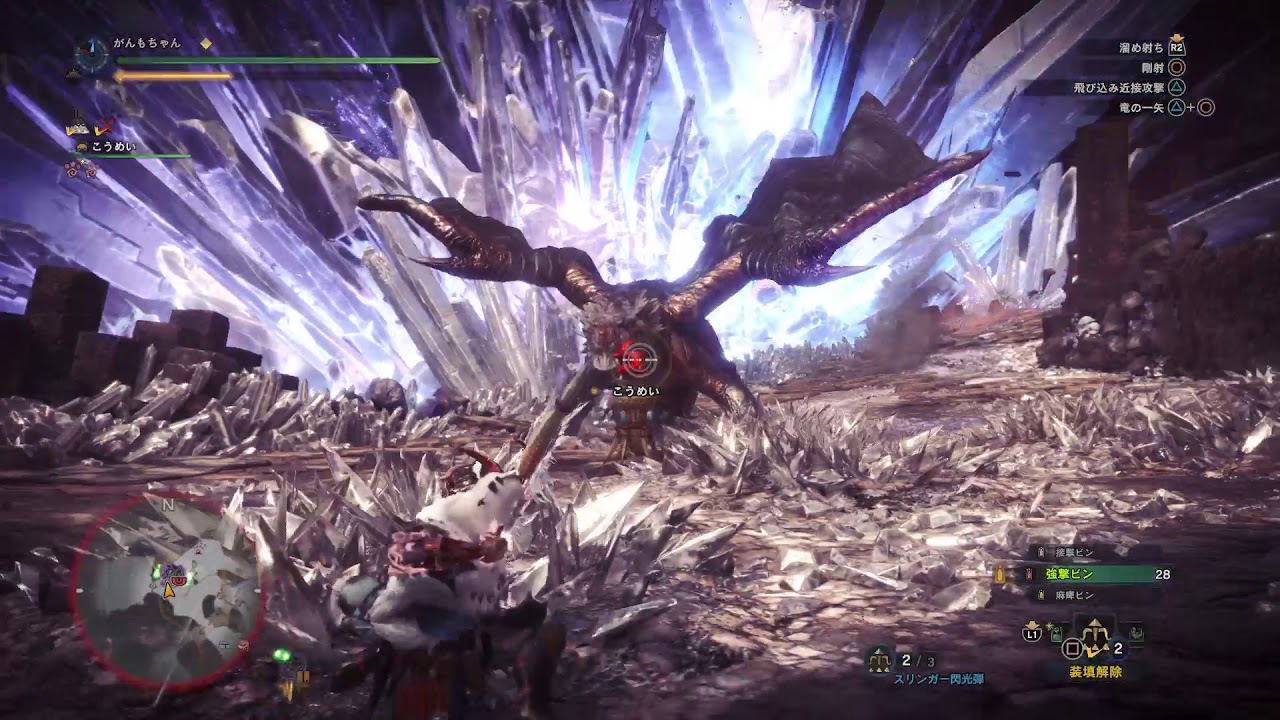Click the quest clock timer icon
Screen dimensions: 1280x720
point(91,54)
